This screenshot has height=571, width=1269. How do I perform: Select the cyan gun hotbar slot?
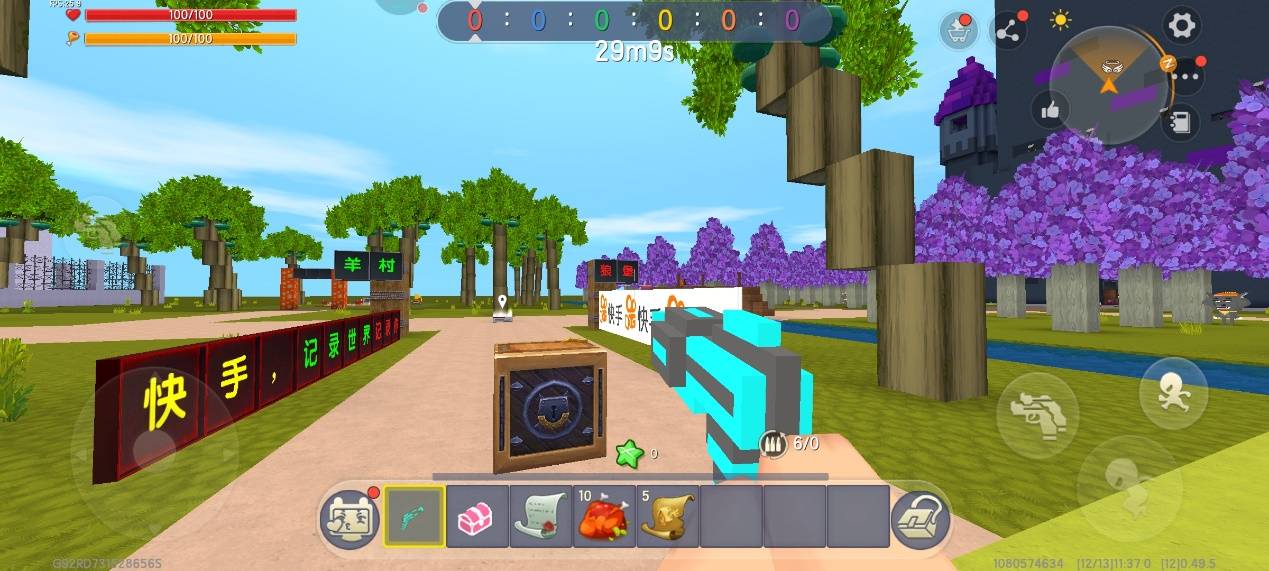[414, 517]
